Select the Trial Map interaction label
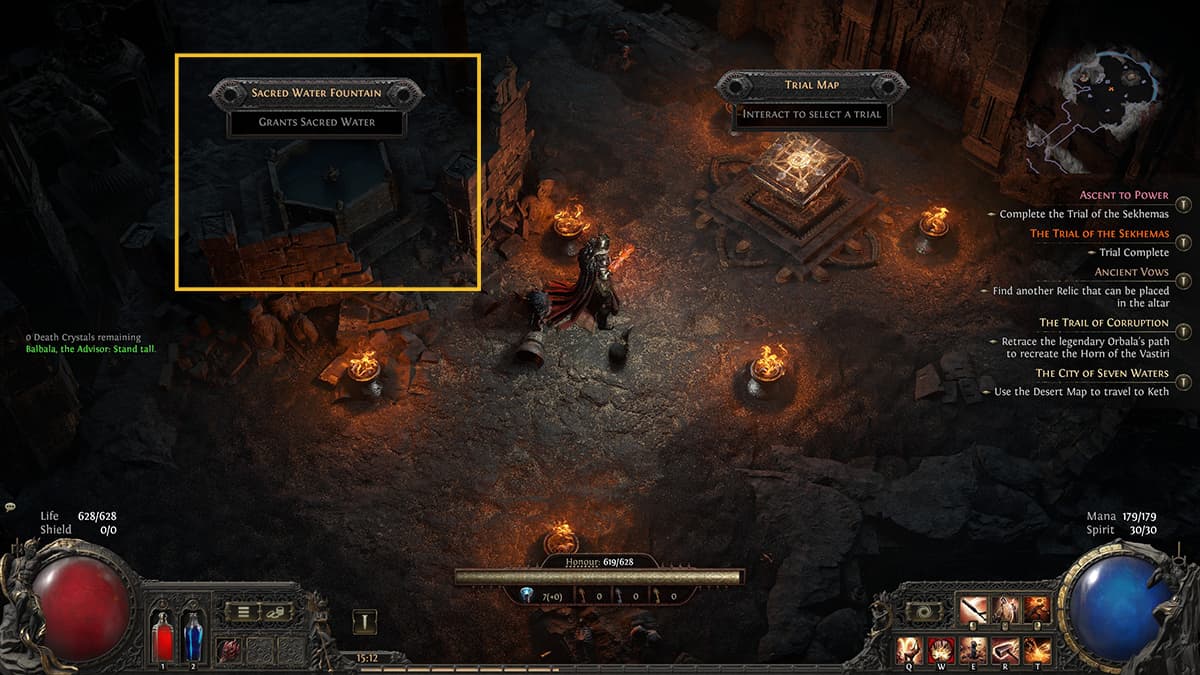The width and height of the screenshot is (1200, 675). pyautogui.click(x=811, y=86)
